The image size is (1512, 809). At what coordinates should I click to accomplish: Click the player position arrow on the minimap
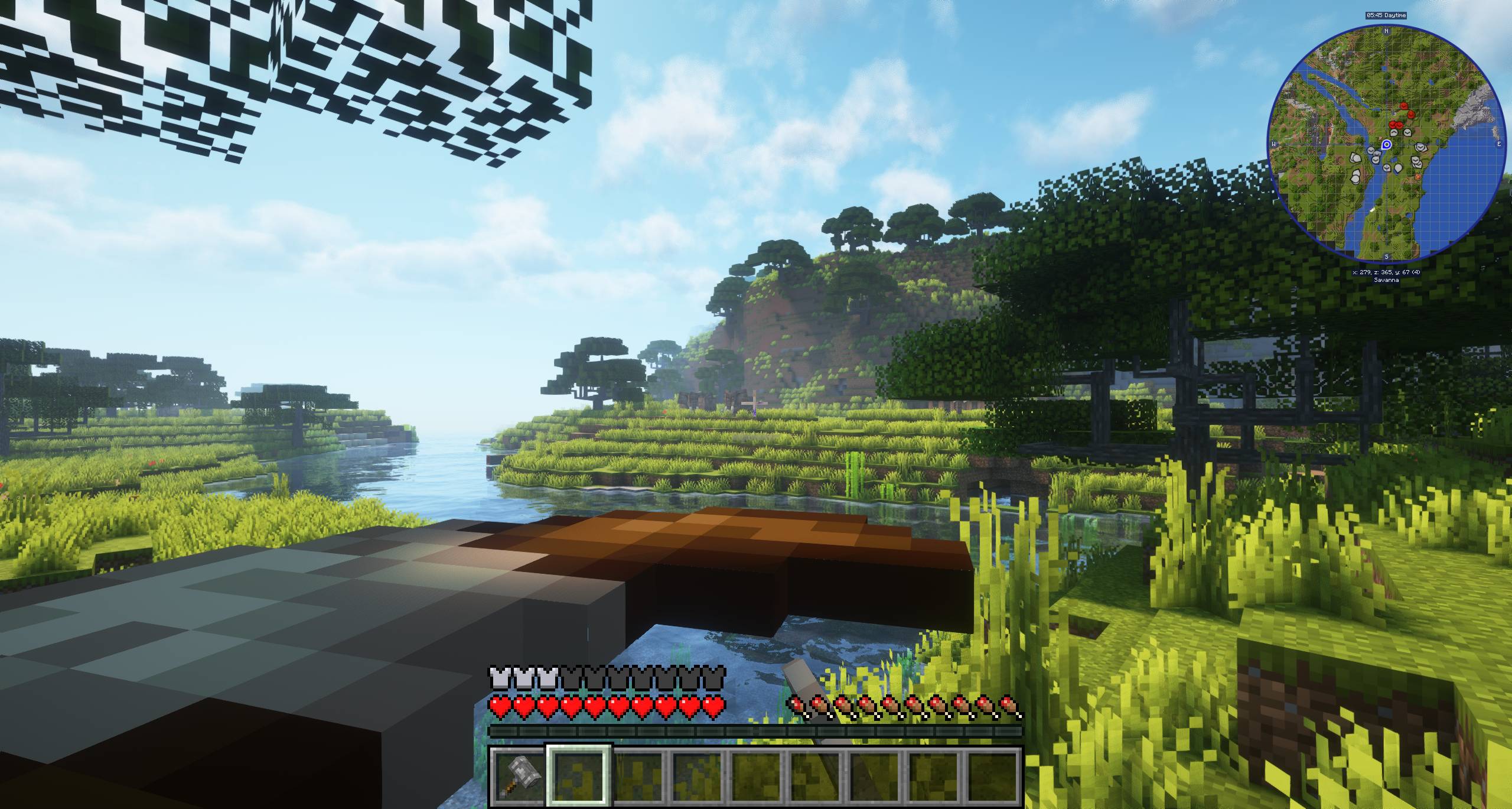[1387, 144]
